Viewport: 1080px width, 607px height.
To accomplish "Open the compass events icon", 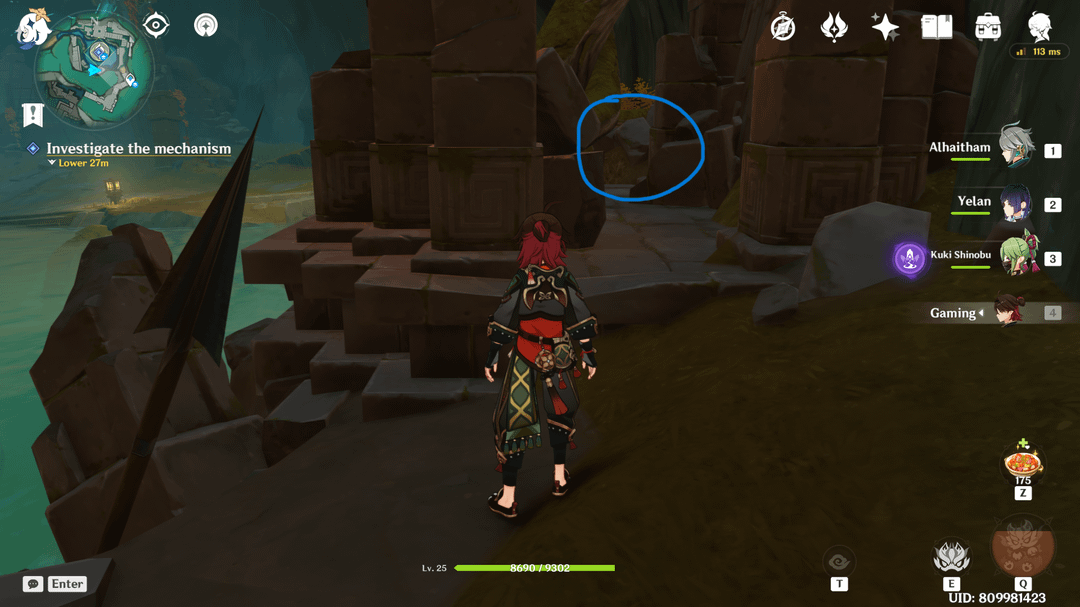I will (783, 27).
